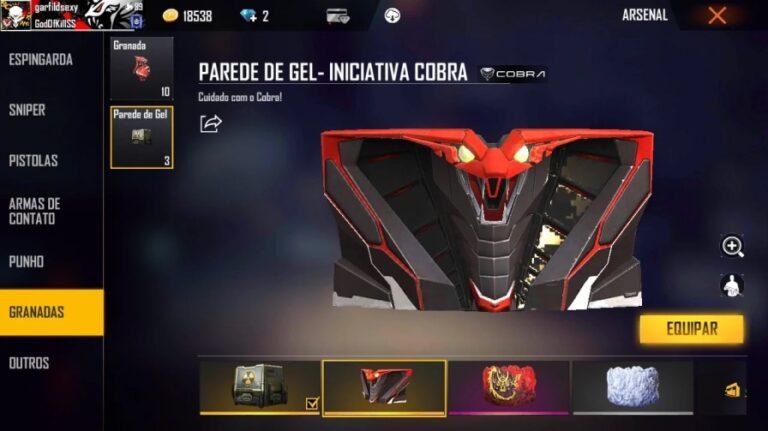Choose the Punho category
This screenshot has width=768, height=431.
pos(27,262)
